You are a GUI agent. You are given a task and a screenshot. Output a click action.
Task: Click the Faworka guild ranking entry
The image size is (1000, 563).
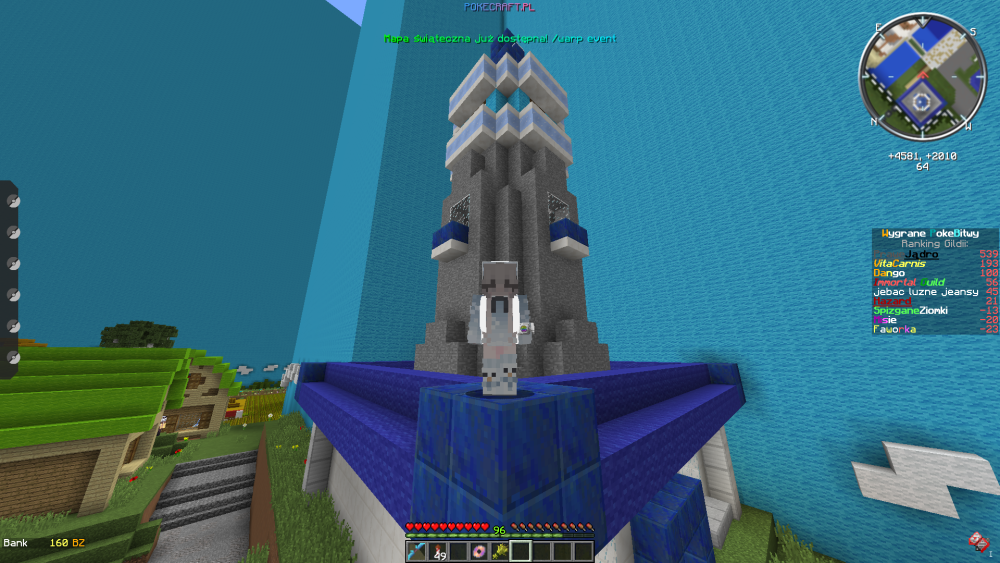point(893,329)
